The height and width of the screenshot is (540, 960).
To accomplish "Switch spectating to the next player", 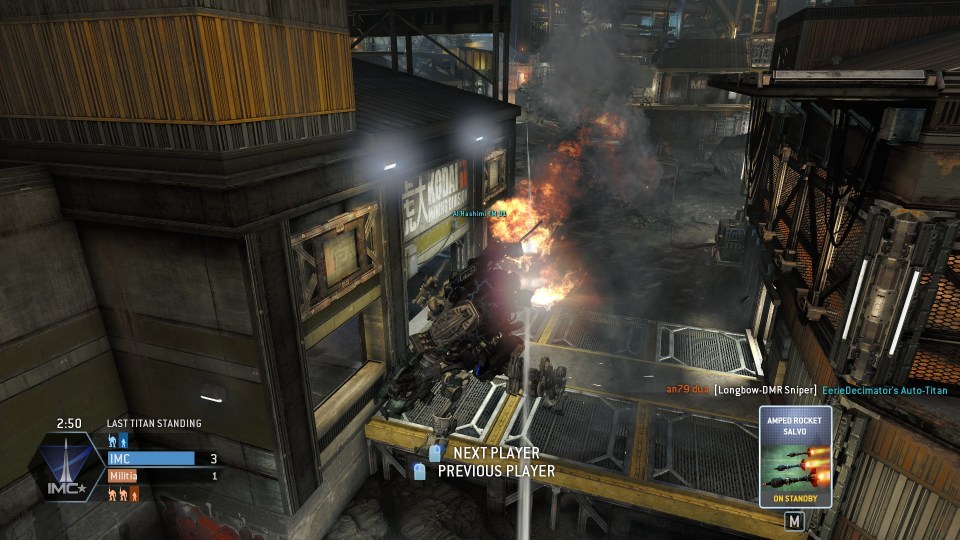I will click(488, 453).
